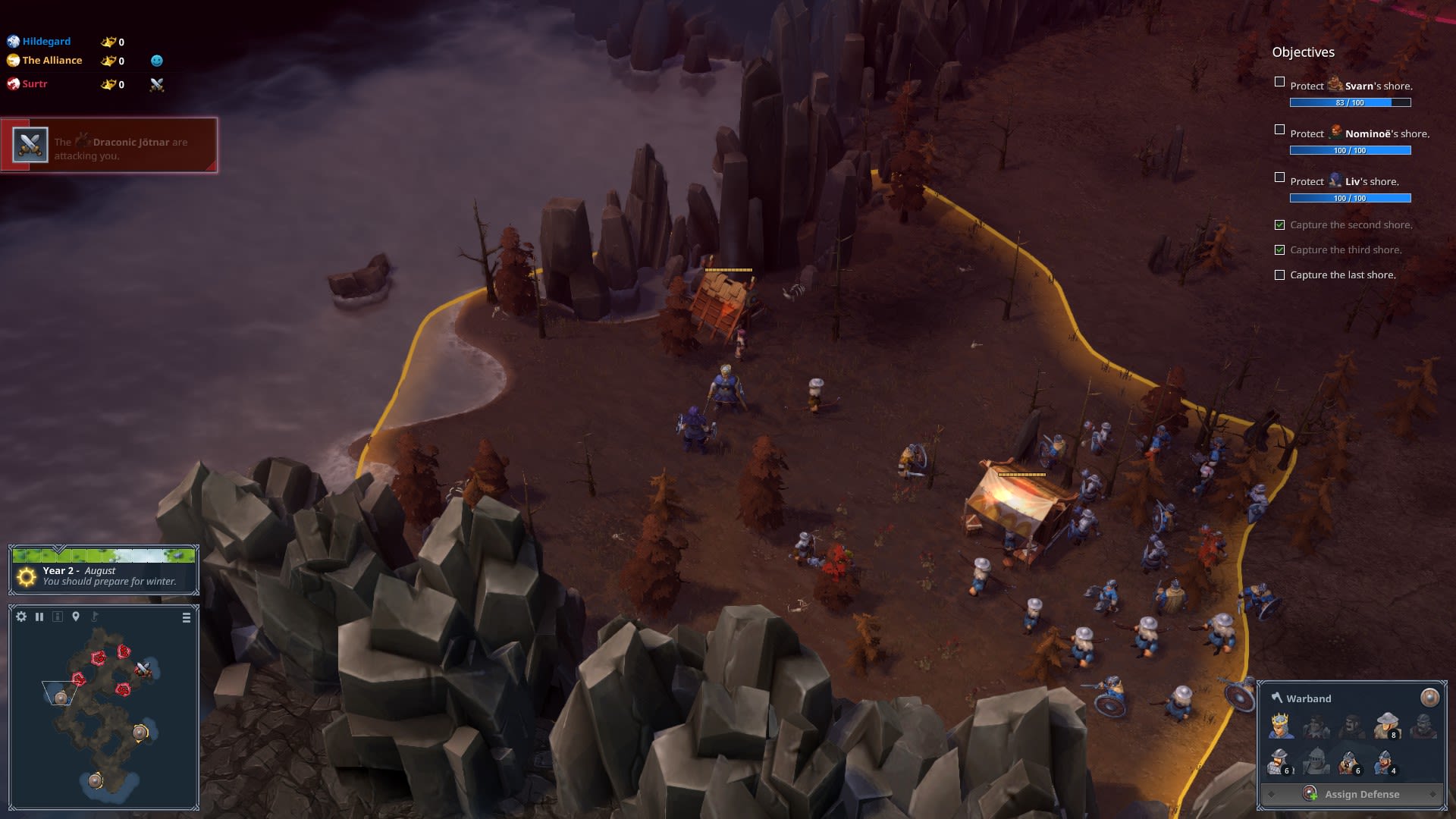This screenshot has width=1456, height=819.
Task: Select the king portrait in the Warband panel
Action: click(x=1279, y=726)
